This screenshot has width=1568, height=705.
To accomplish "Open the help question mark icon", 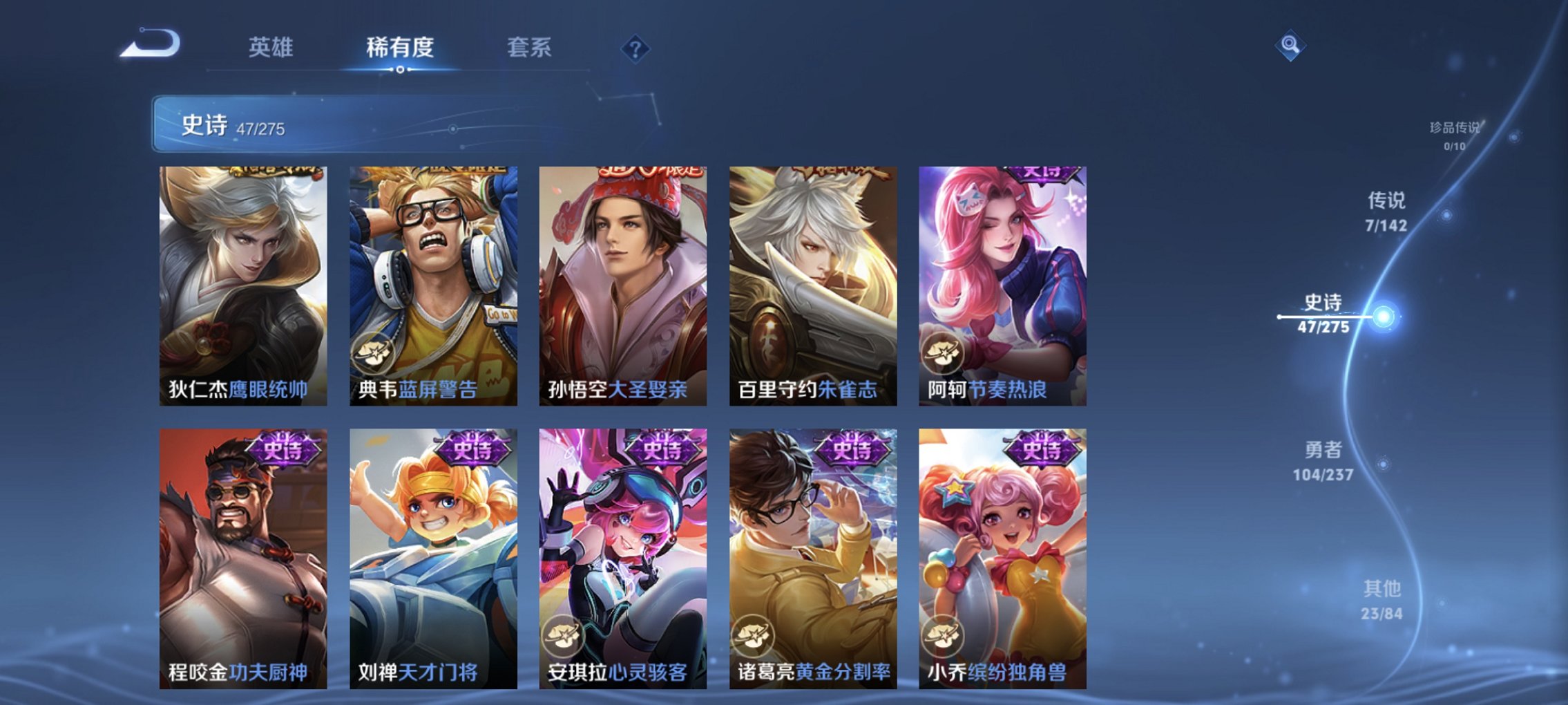I will [x=637, y=48].
